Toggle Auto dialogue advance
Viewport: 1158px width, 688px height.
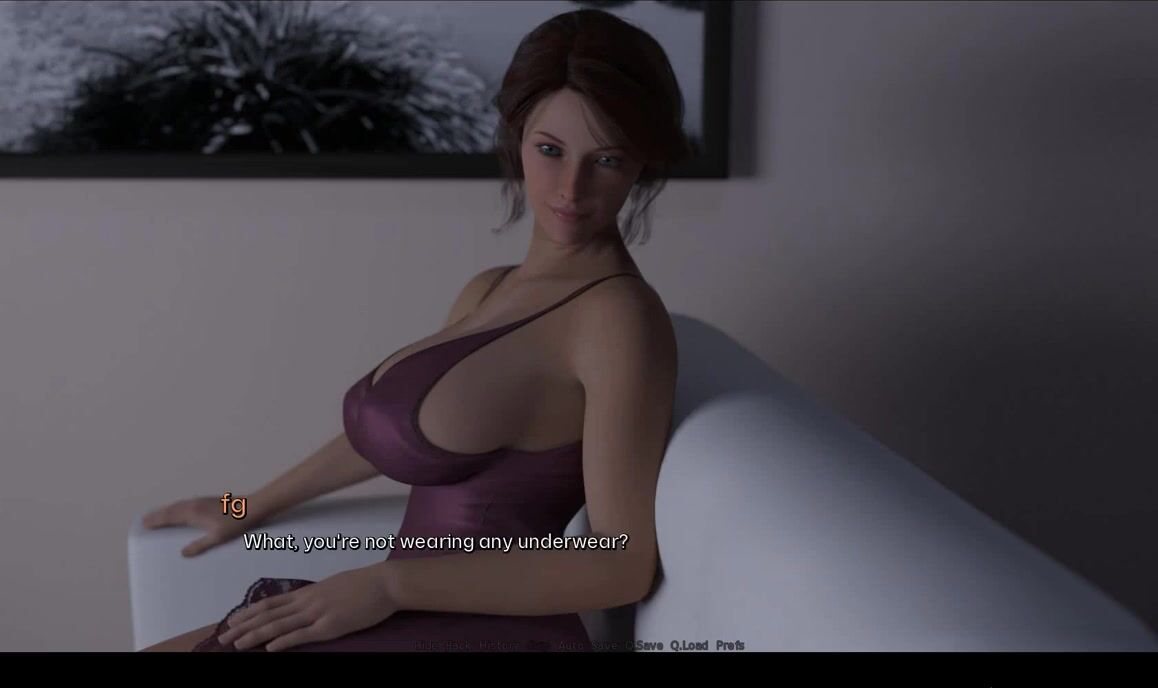click(571, 646)
